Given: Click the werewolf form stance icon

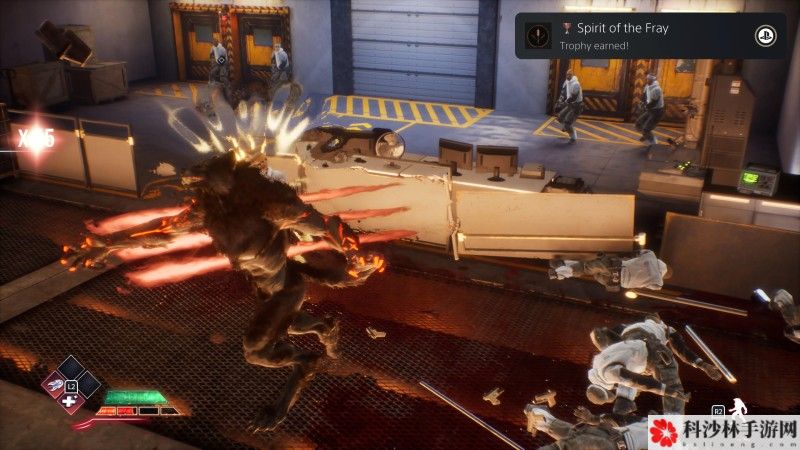Looking at the screenshot, I should [738, 408].
